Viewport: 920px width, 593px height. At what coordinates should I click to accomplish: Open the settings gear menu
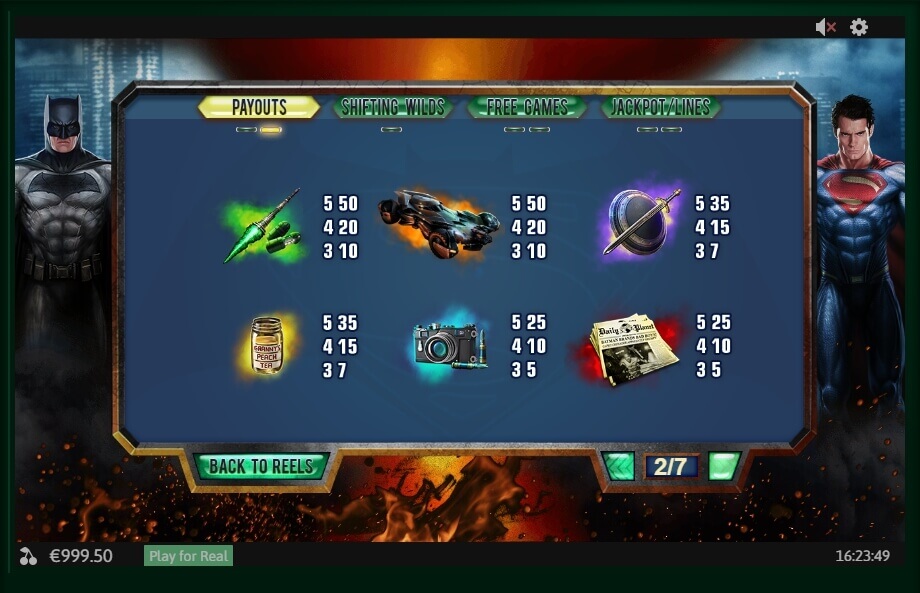[859, 27]
